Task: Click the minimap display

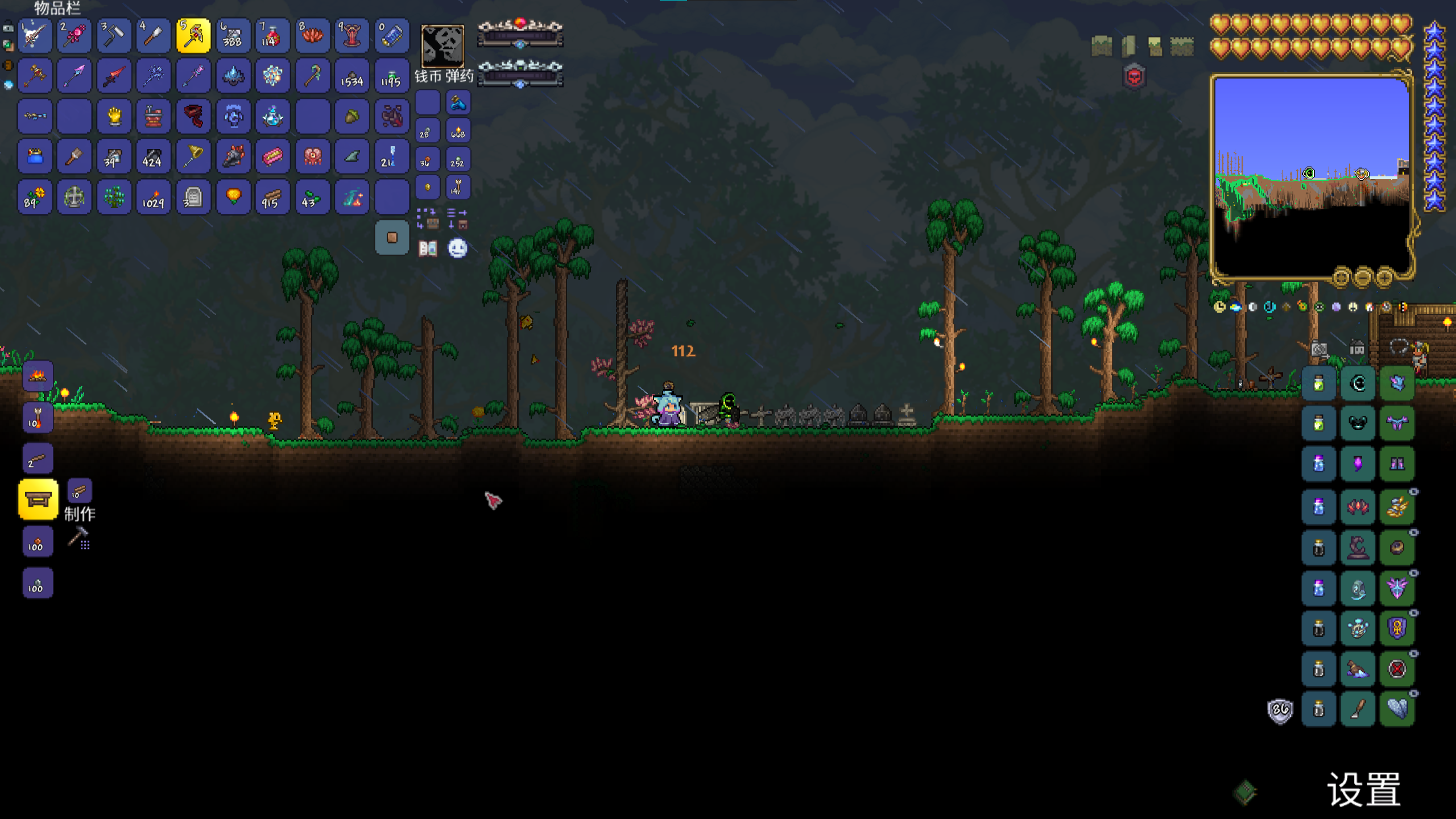Action: point(1312,176)
